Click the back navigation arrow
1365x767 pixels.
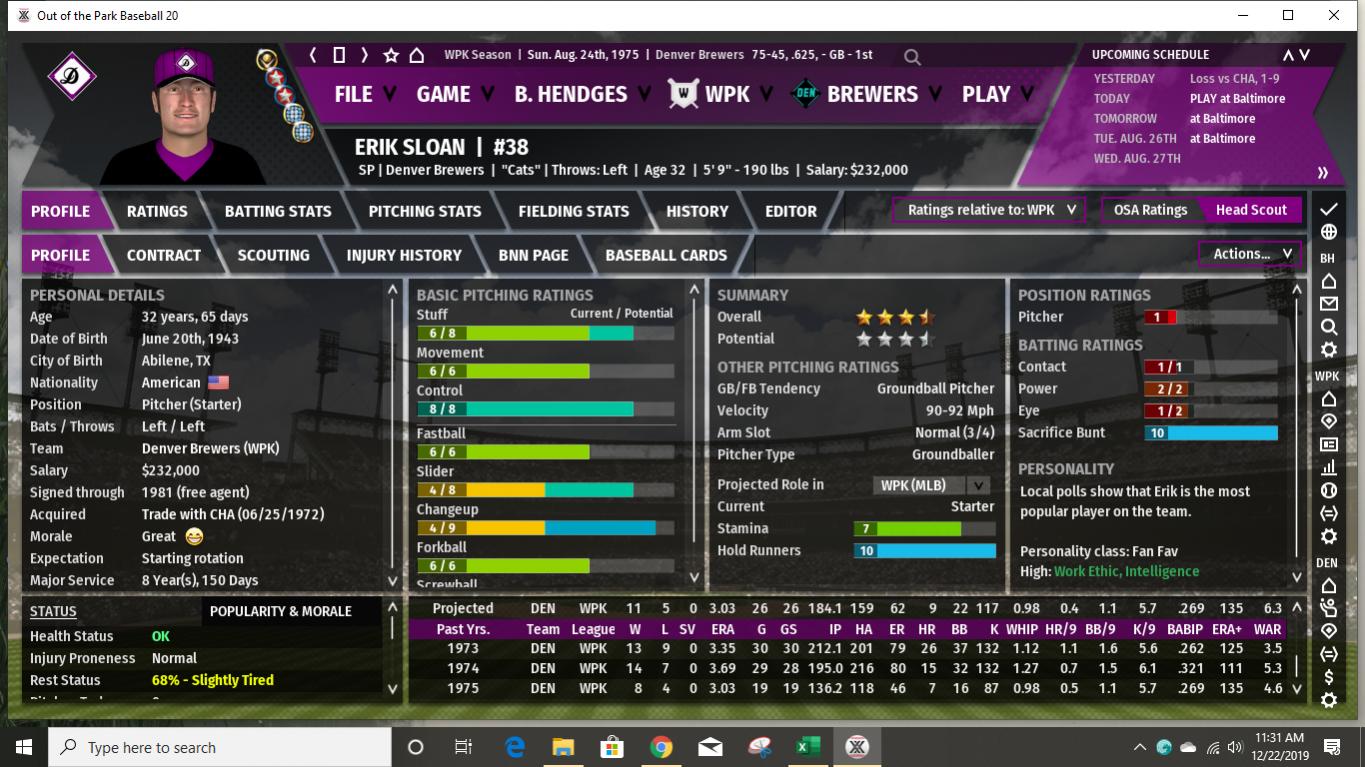coord(312,56)
